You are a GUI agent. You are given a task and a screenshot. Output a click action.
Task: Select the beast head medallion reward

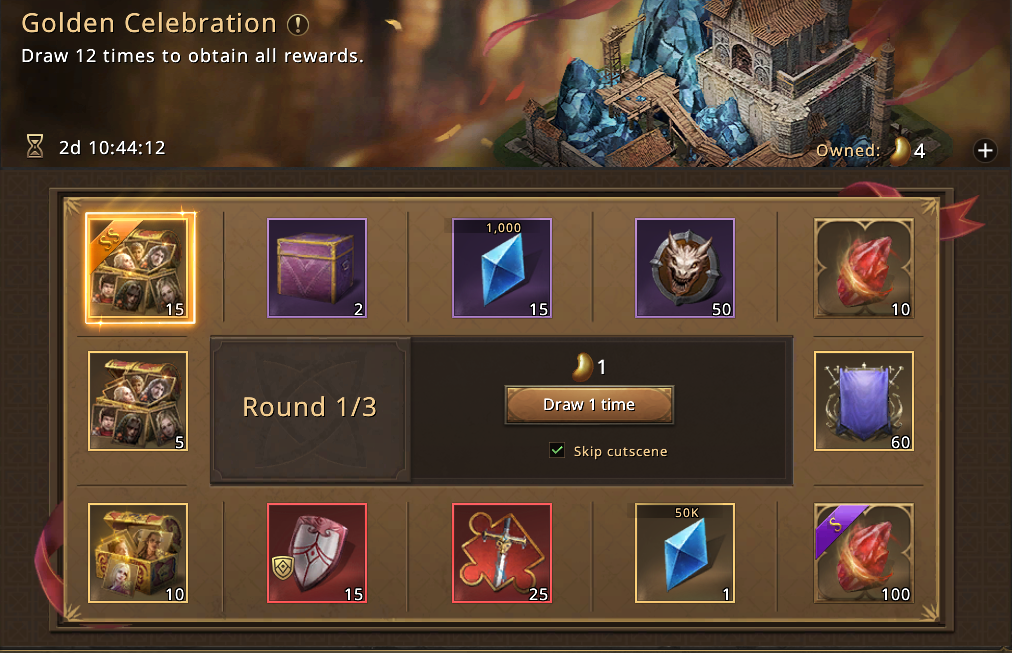(x=685, y=268)
